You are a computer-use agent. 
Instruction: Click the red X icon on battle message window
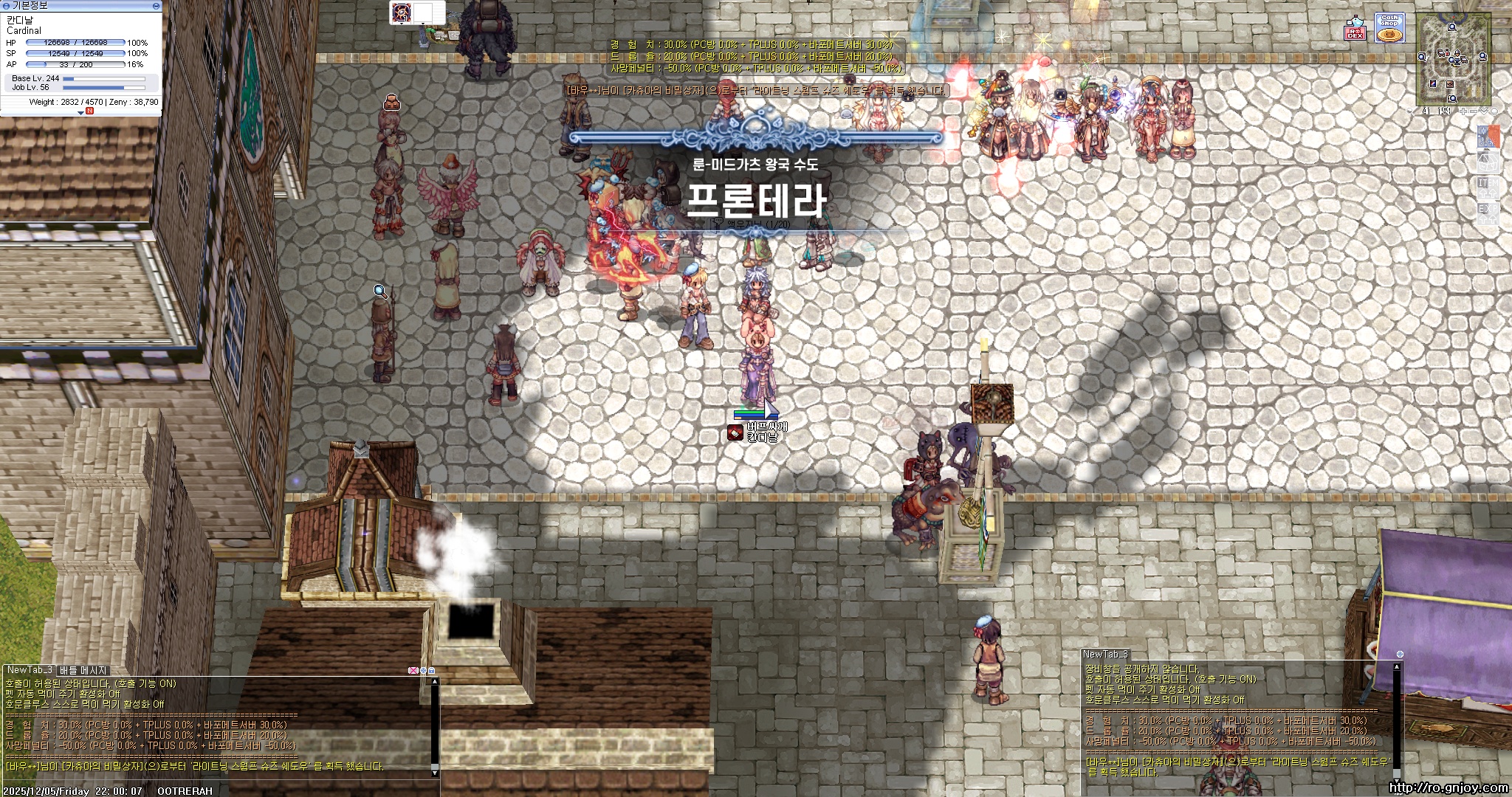413,670
